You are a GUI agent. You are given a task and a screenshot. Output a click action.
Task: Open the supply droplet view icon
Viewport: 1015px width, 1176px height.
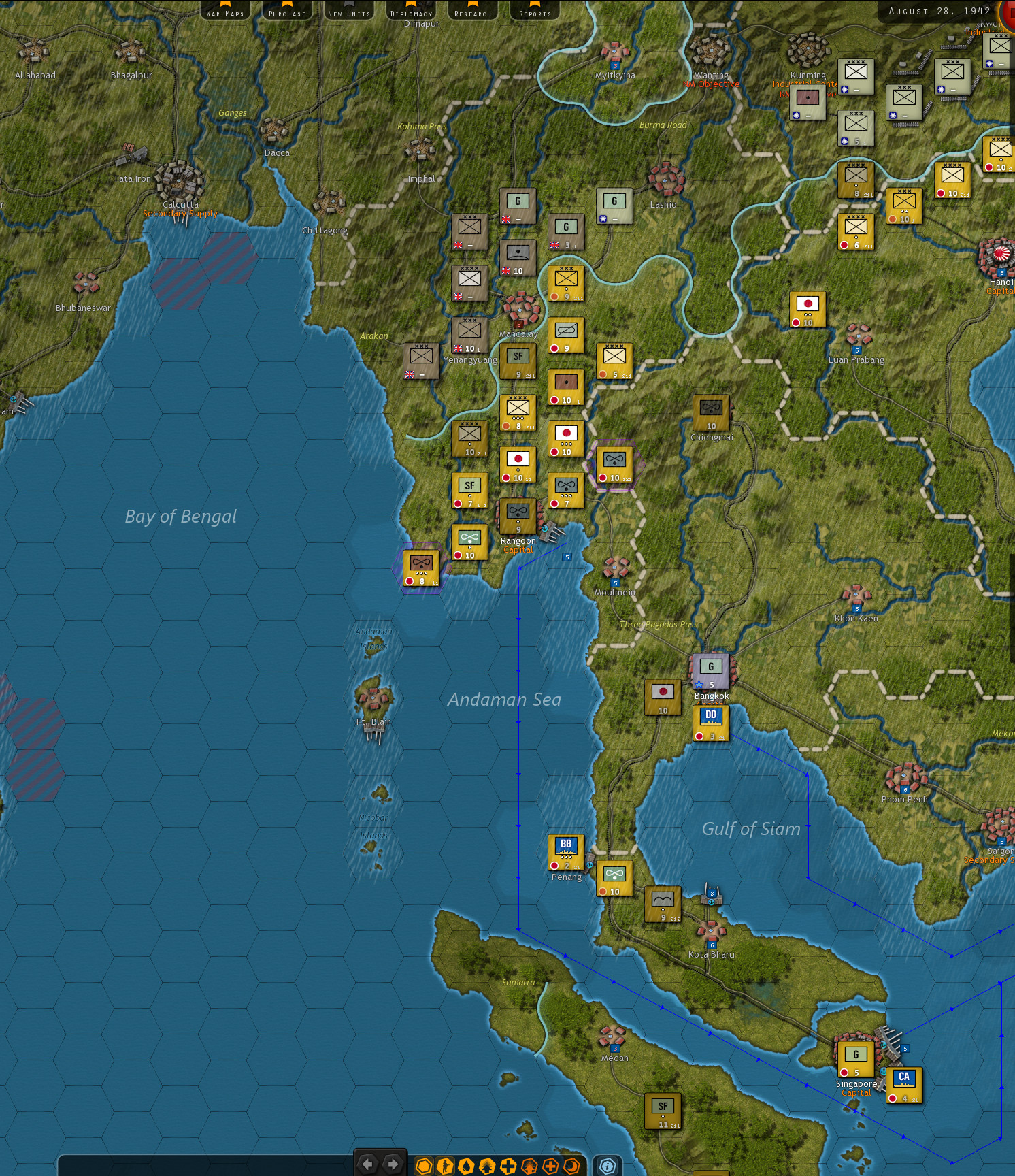[465, 1165]
